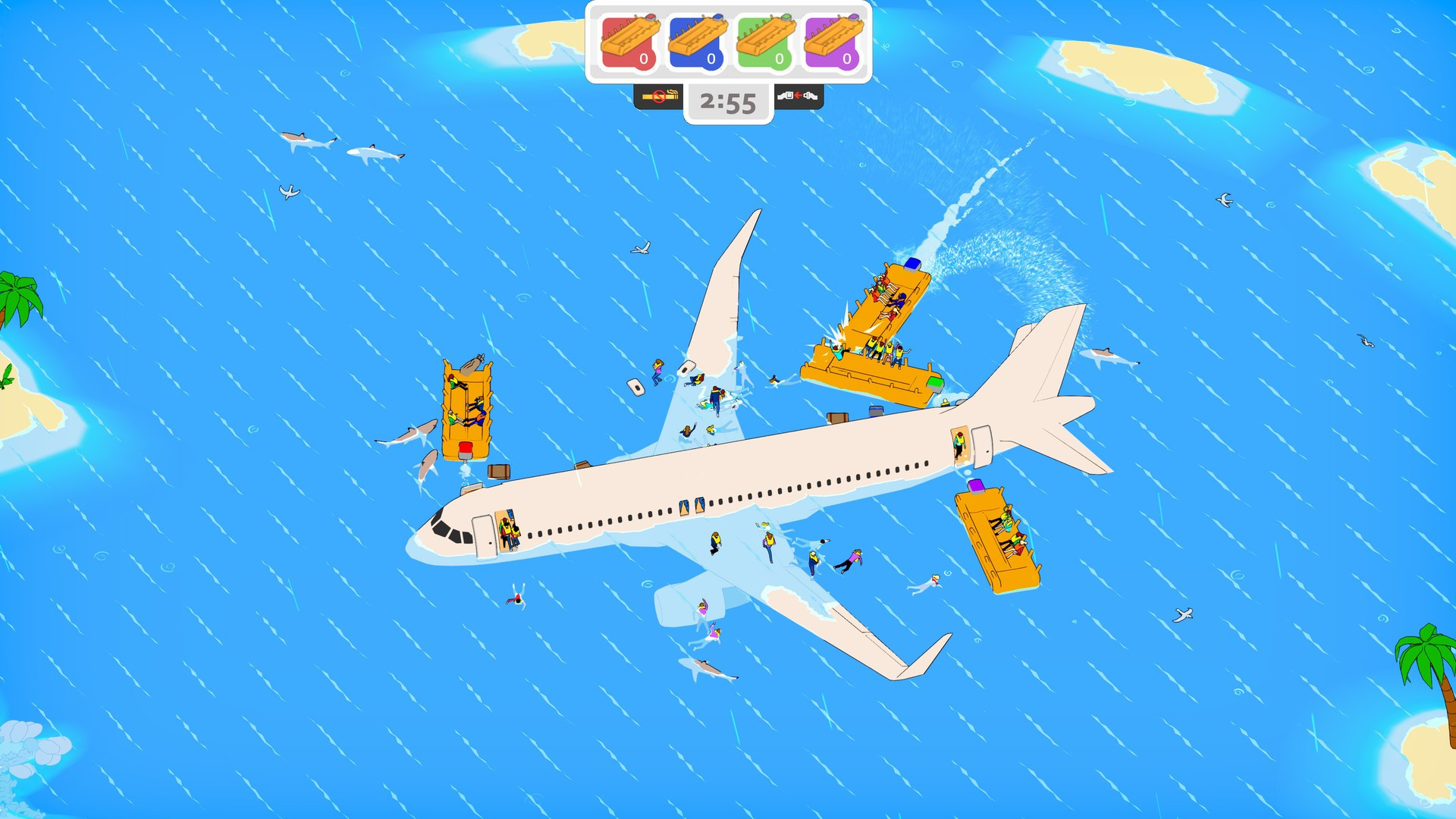The width and height of the screenshot is (1456, 819).
Task: Click the shark swimming near the tail
Action: [1111, 356]
